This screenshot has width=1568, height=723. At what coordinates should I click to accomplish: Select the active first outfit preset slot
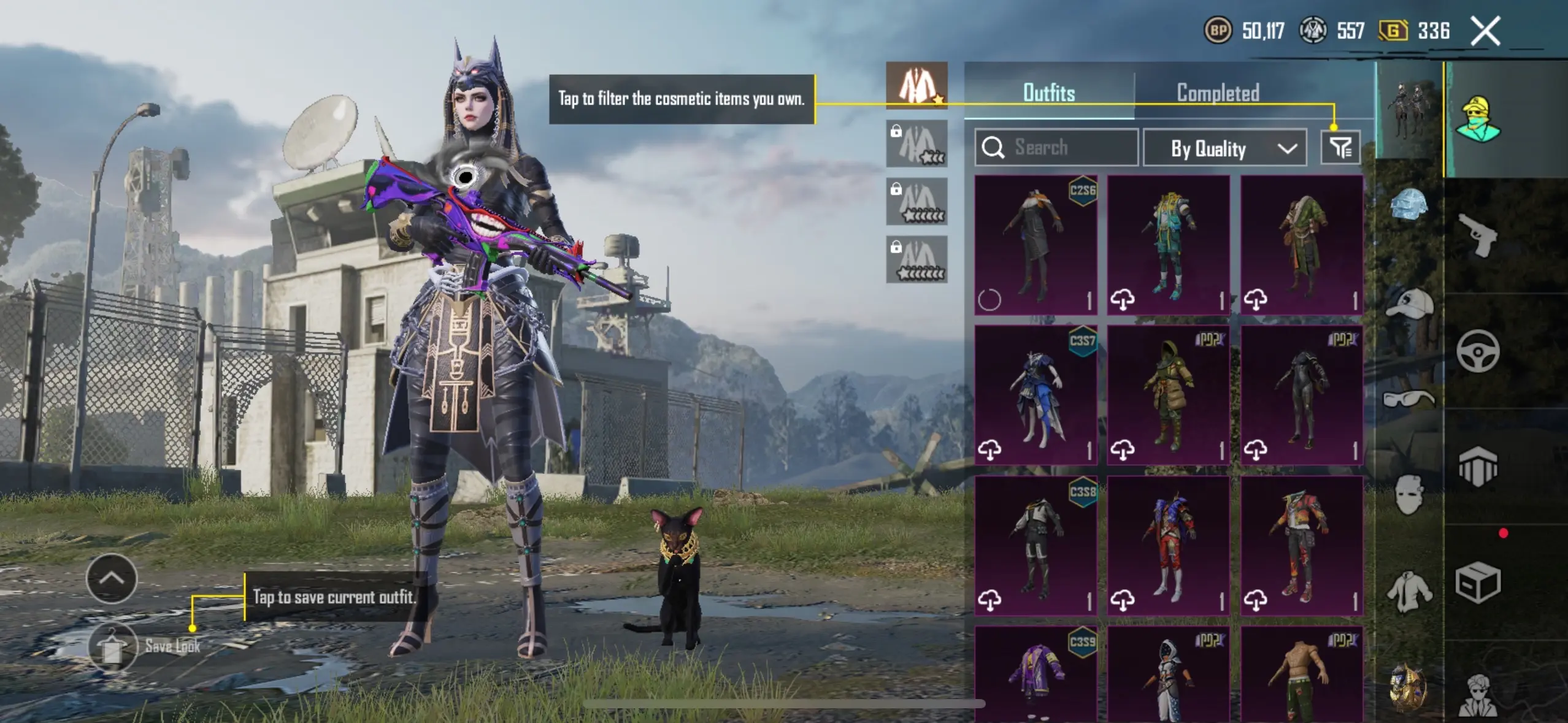click(917, 86)
